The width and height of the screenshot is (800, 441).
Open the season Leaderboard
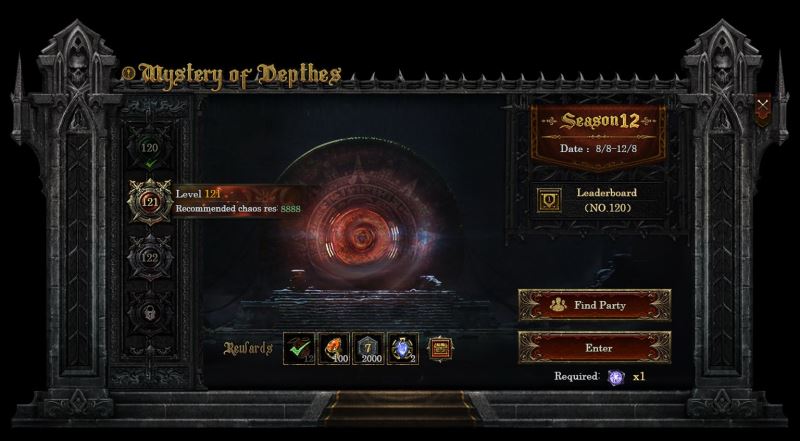550,199
